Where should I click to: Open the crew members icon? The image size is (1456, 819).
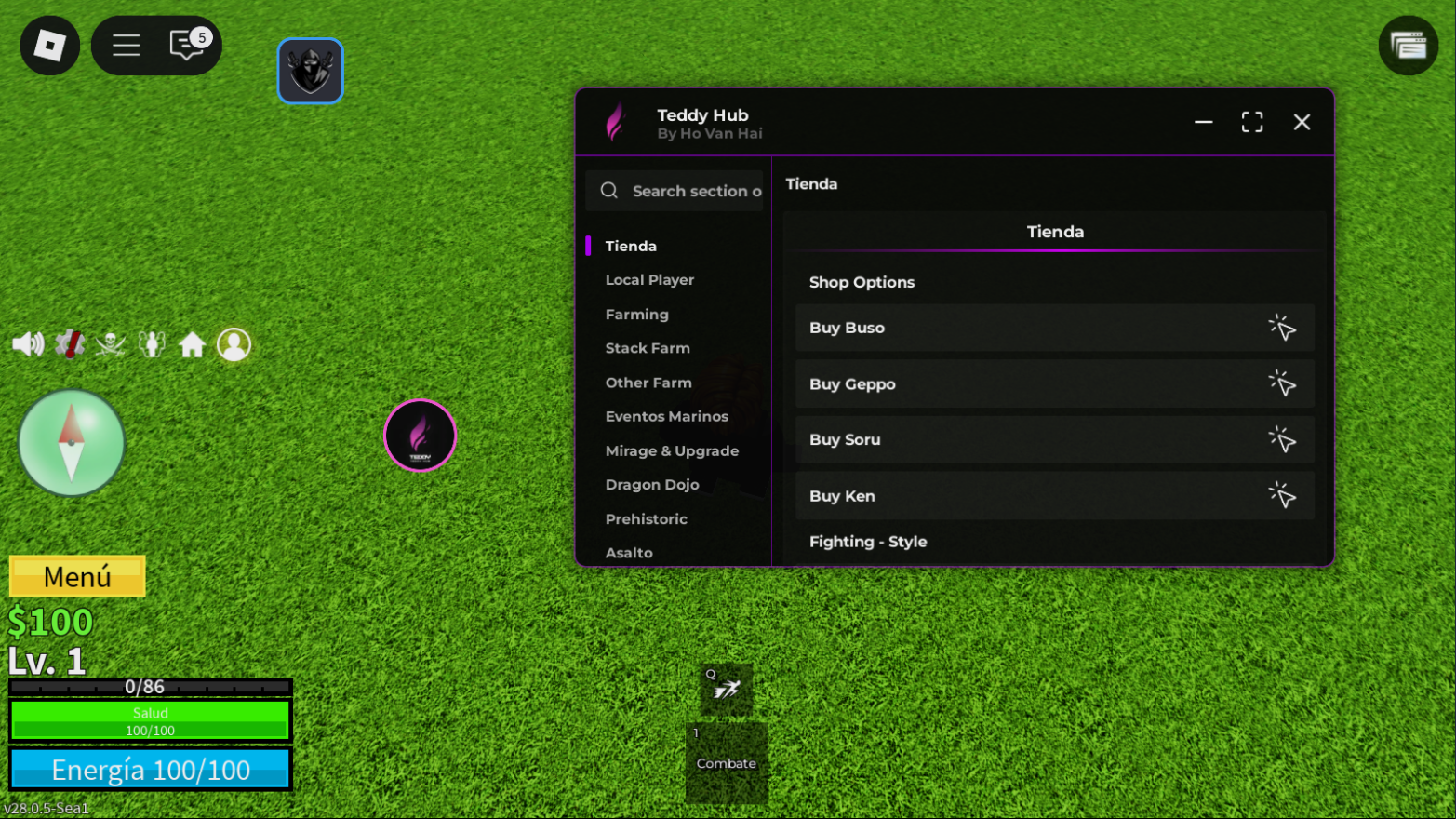pyautogui.click(x=151, y=343)
